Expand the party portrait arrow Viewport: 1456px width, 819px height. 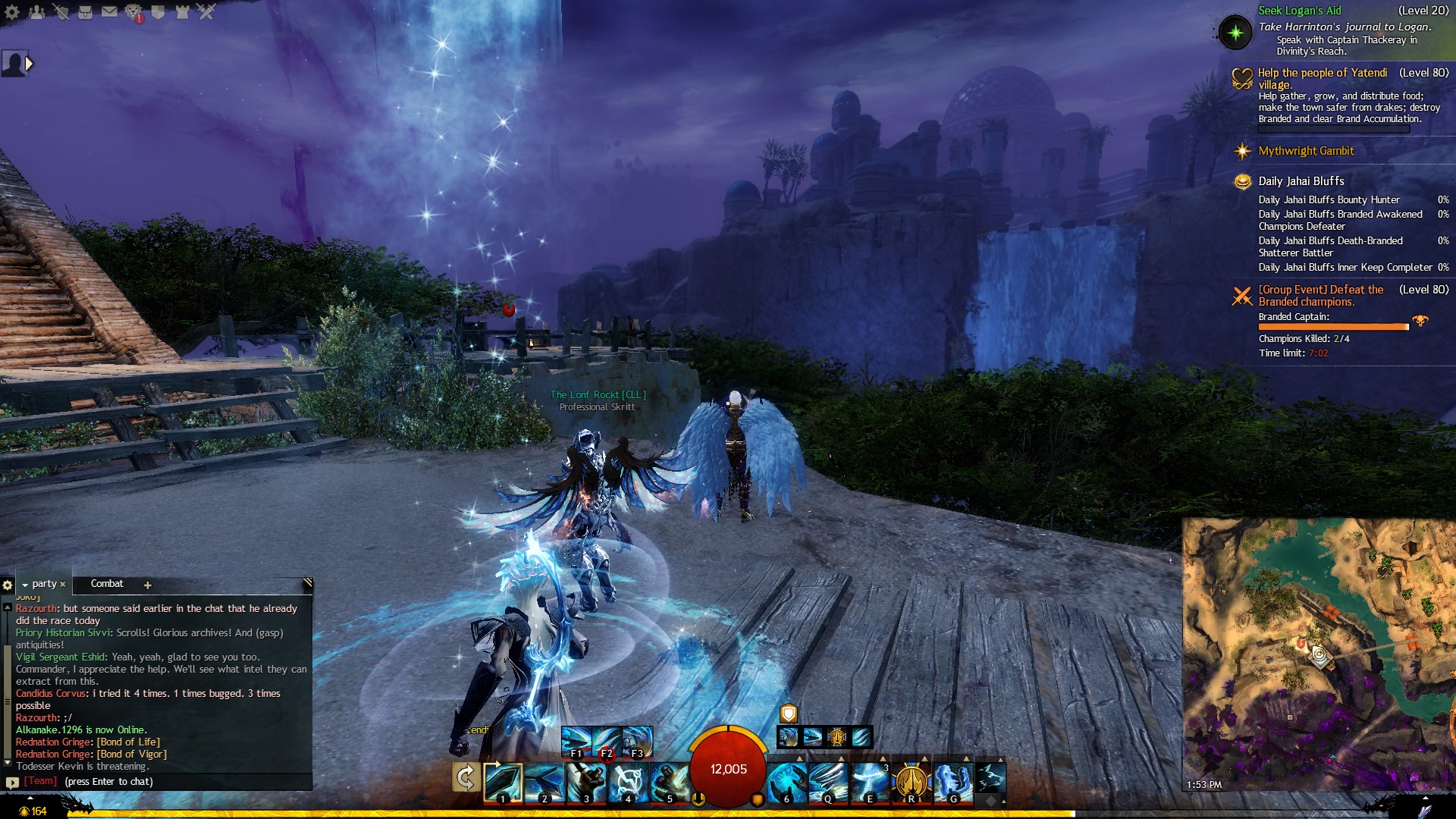point(29,64)
